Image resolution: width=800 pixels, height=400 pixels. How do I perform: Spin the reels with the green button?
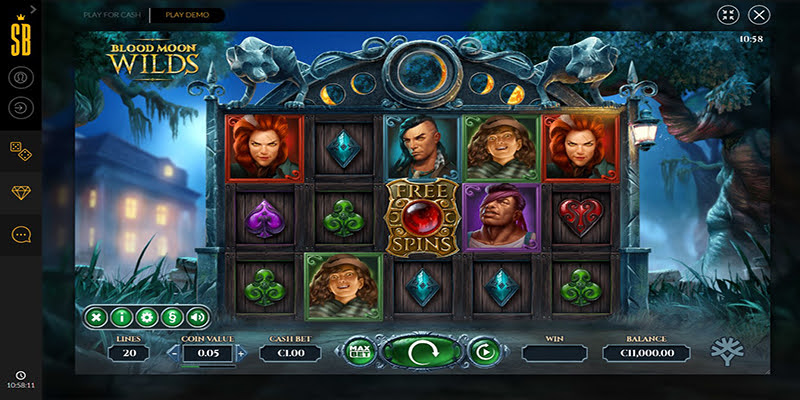point(422,351)
